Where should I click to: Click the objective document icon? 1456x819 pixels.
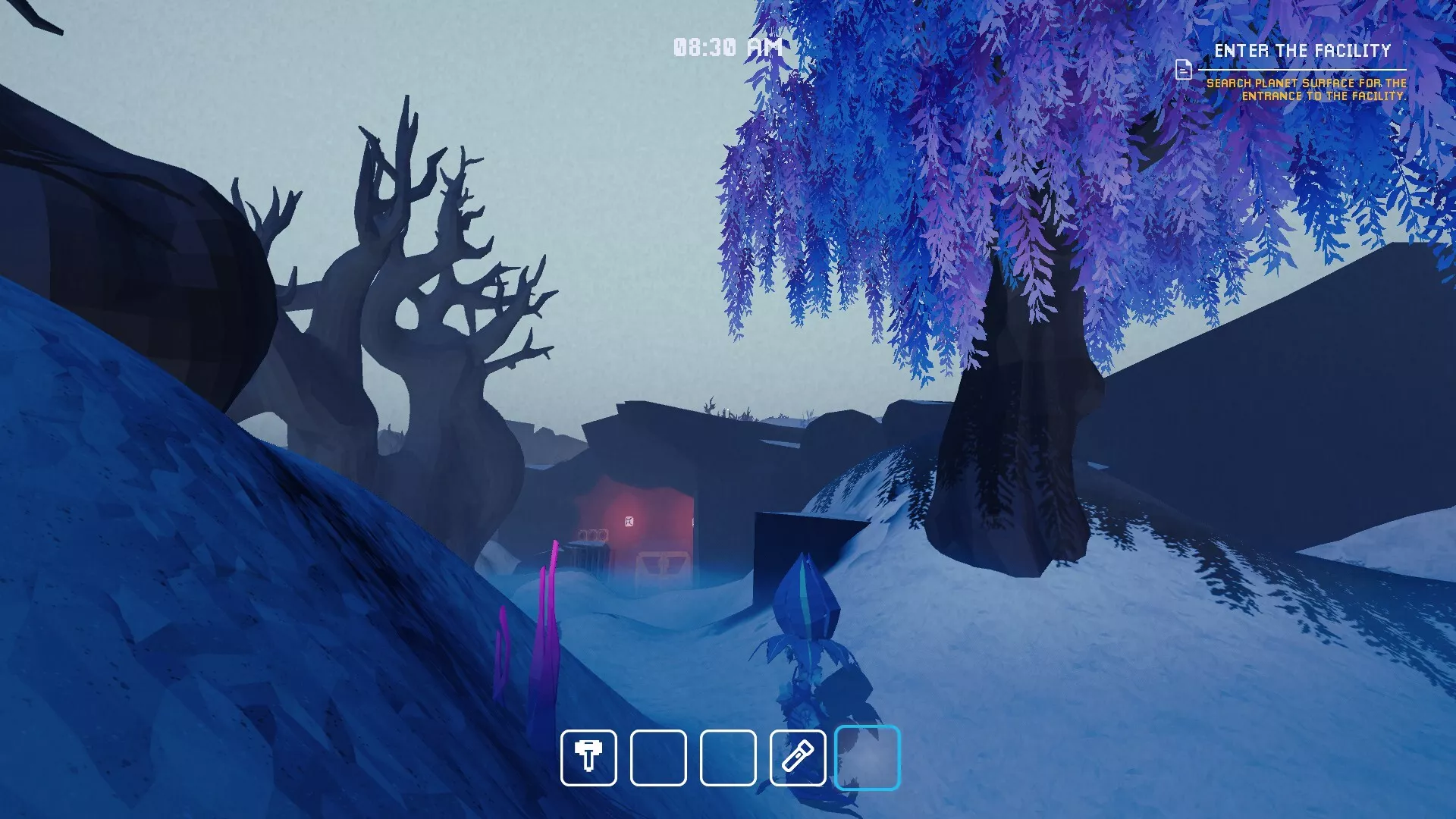(x=1183, y=70)
